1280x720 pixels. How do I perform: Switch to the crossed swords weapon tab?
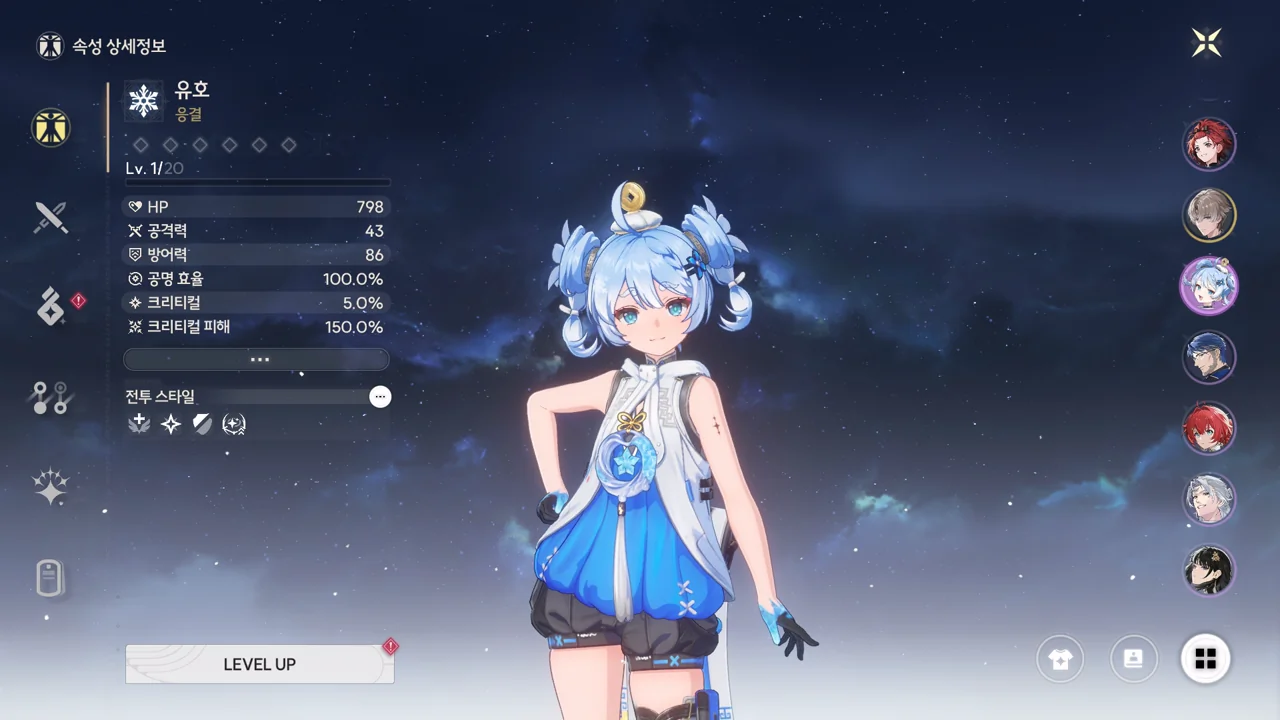point(50,217)
